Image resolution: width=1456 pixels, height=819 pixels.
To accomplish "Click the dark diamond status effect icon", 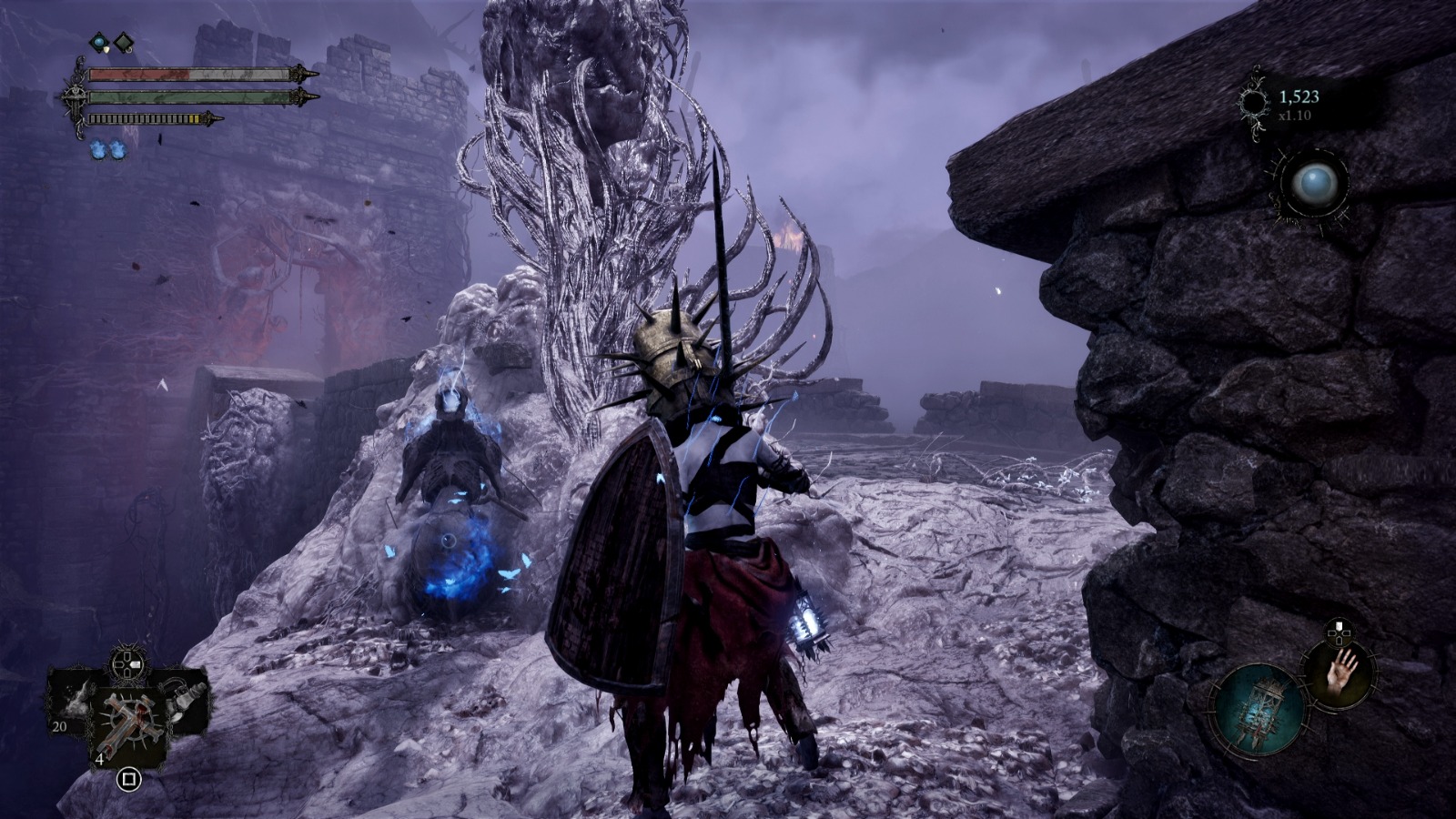I will tap(124, 42).
